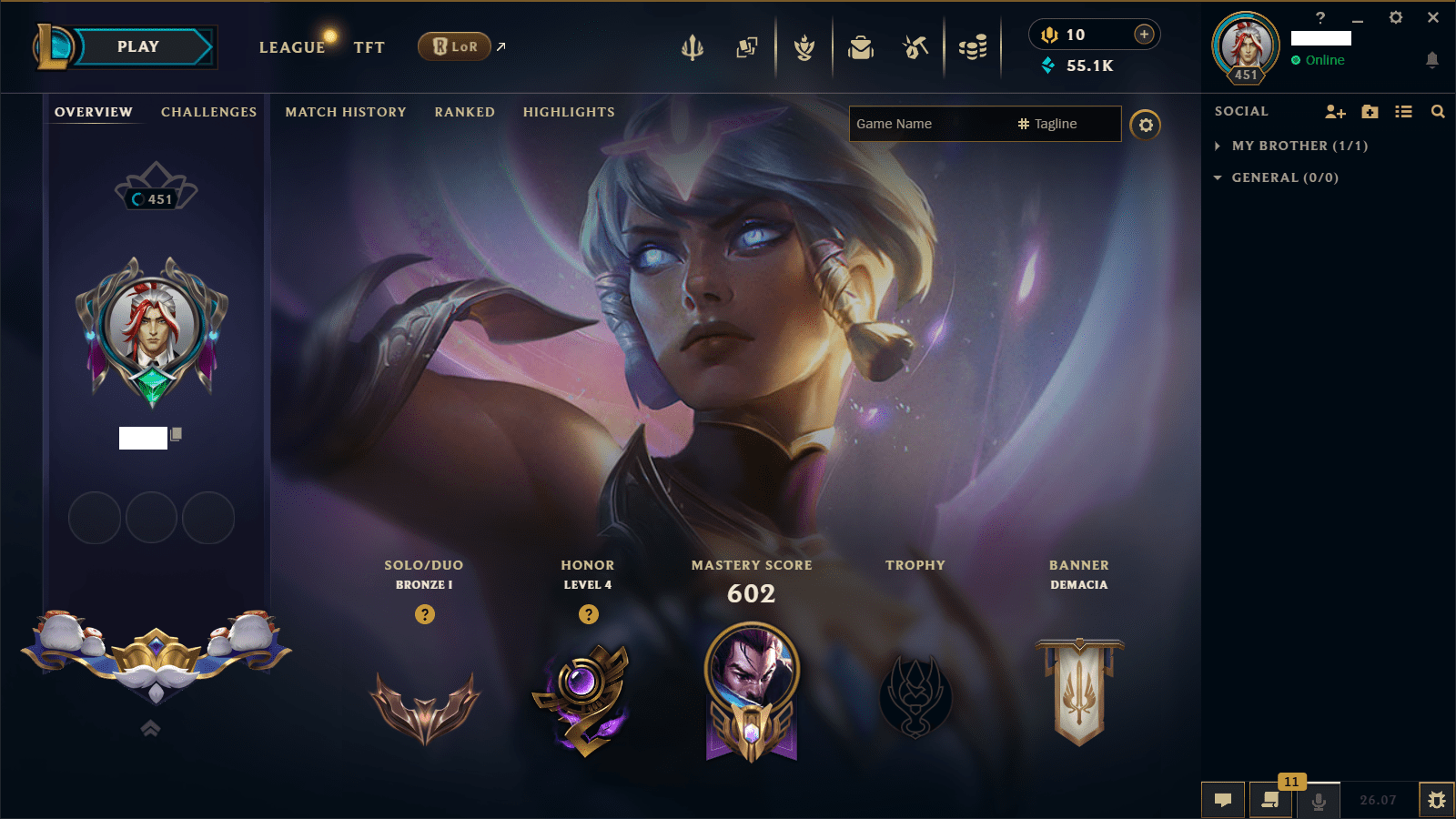
Task: Switch to the TFT tab
Action: click(x=369, y=47)
